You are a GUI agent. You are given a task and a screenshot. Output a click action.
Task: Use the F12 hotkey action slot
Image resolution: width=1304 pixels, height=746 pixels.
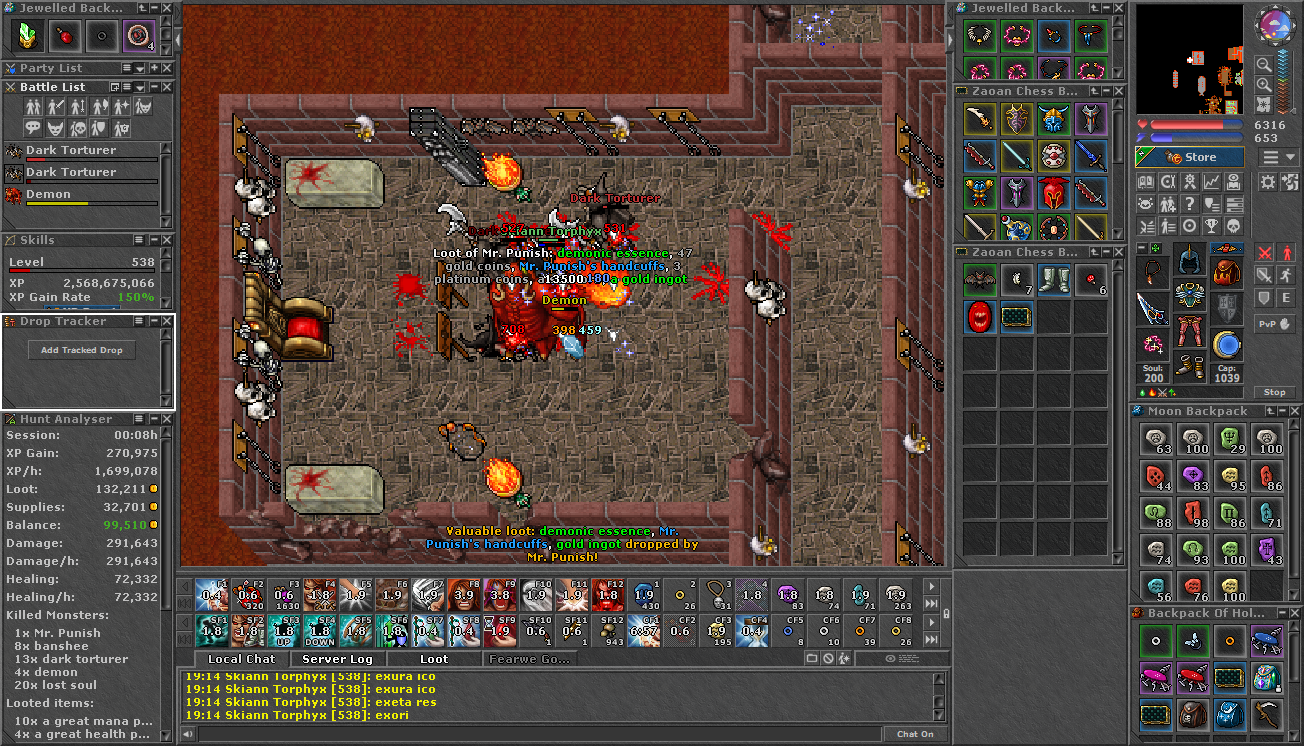point(607,596)
